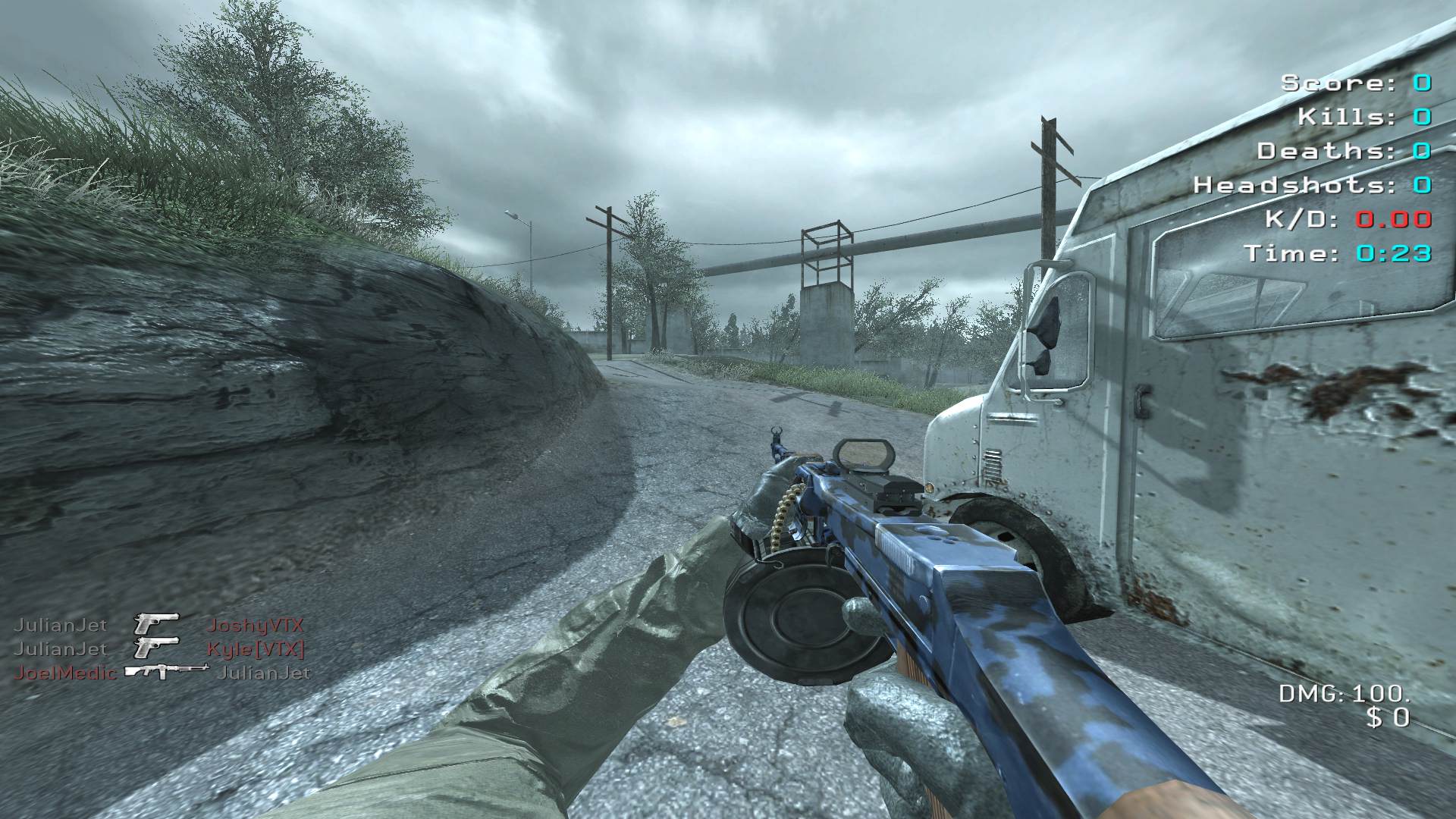Click JoelMedic's name in the kill feed

coord(67,673)
